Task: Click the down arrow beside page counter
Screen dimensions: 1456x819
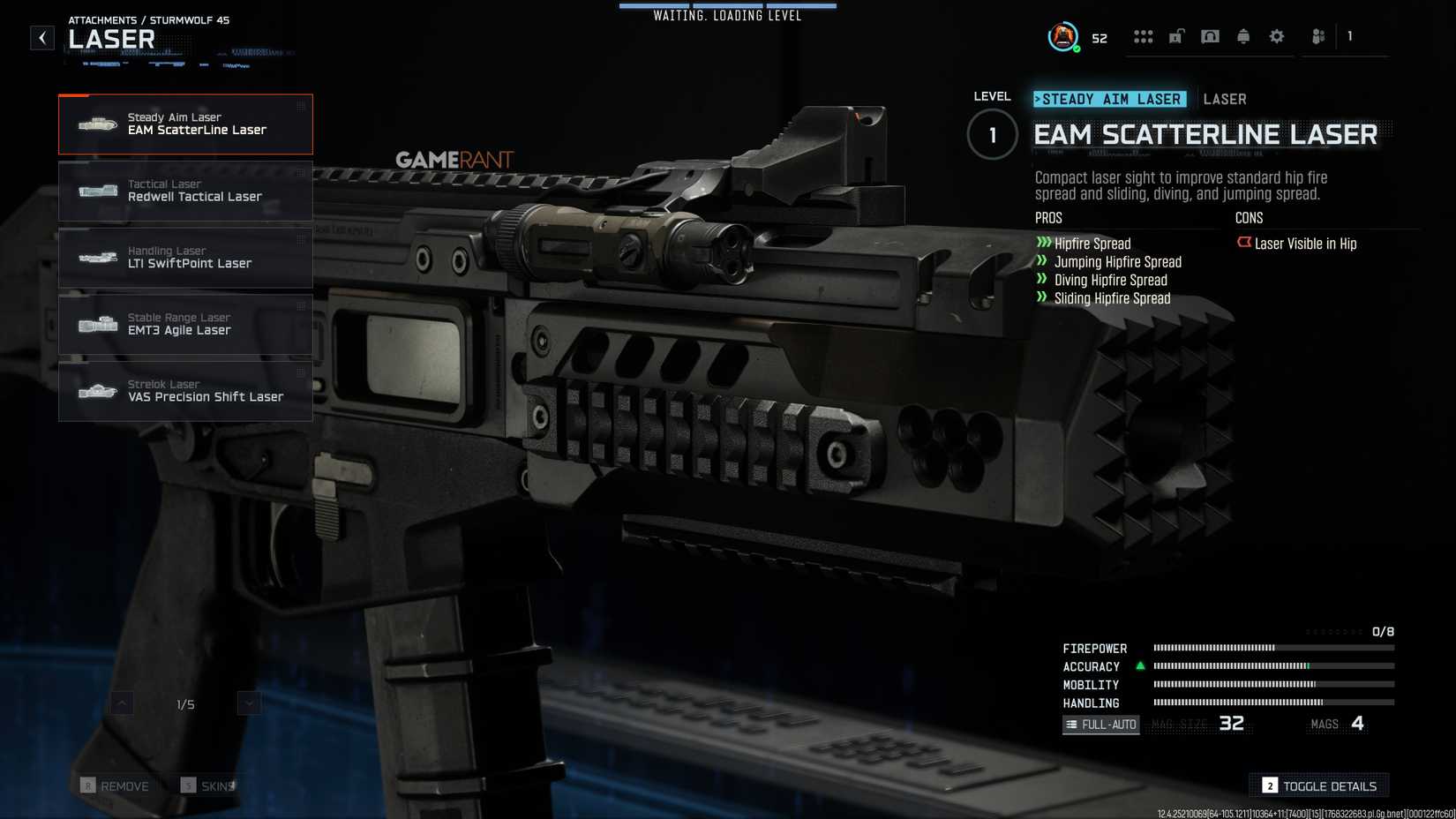Action: point(248,703)
